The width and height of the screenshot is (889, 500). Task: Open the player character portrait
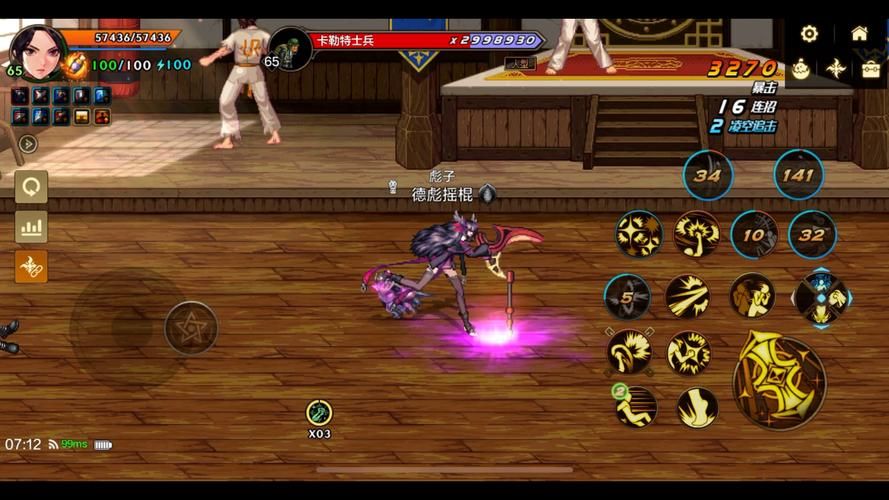point(38,50)
